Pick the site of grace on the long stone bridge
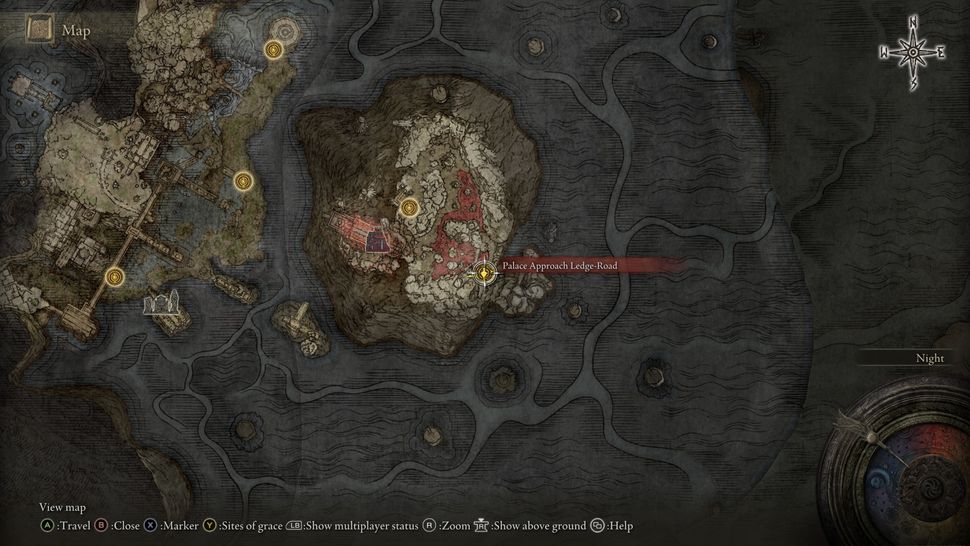The width and height of the screenshot is (970, 546). pyautogui.click(x=115, y=276)
